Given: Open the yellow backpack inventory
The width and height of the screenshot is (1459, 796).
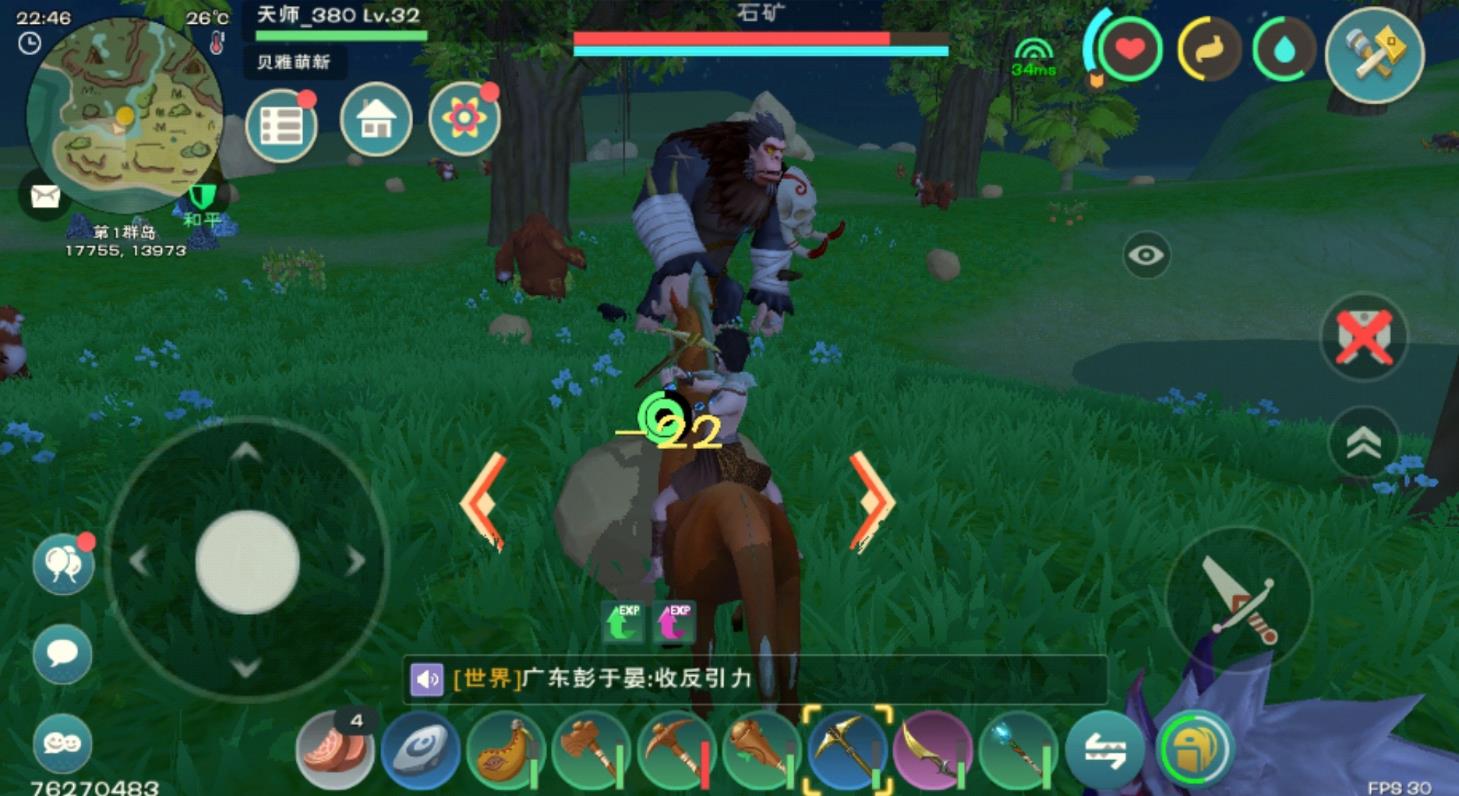Looking at the screenshot, I should (1195, 749).
